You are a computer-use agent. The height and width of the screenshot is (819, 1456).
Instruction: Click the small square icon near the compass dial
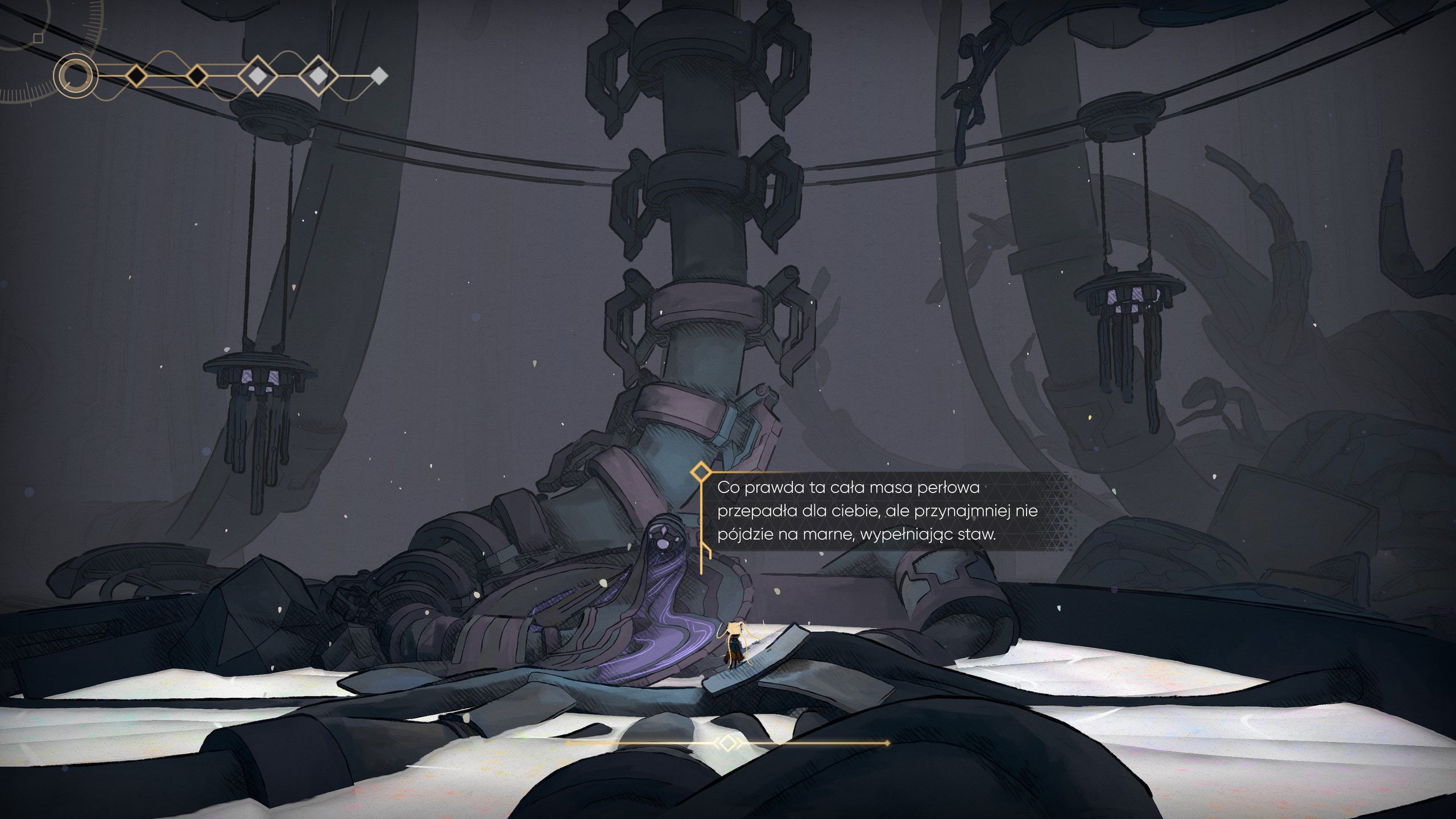click(38, 38)
